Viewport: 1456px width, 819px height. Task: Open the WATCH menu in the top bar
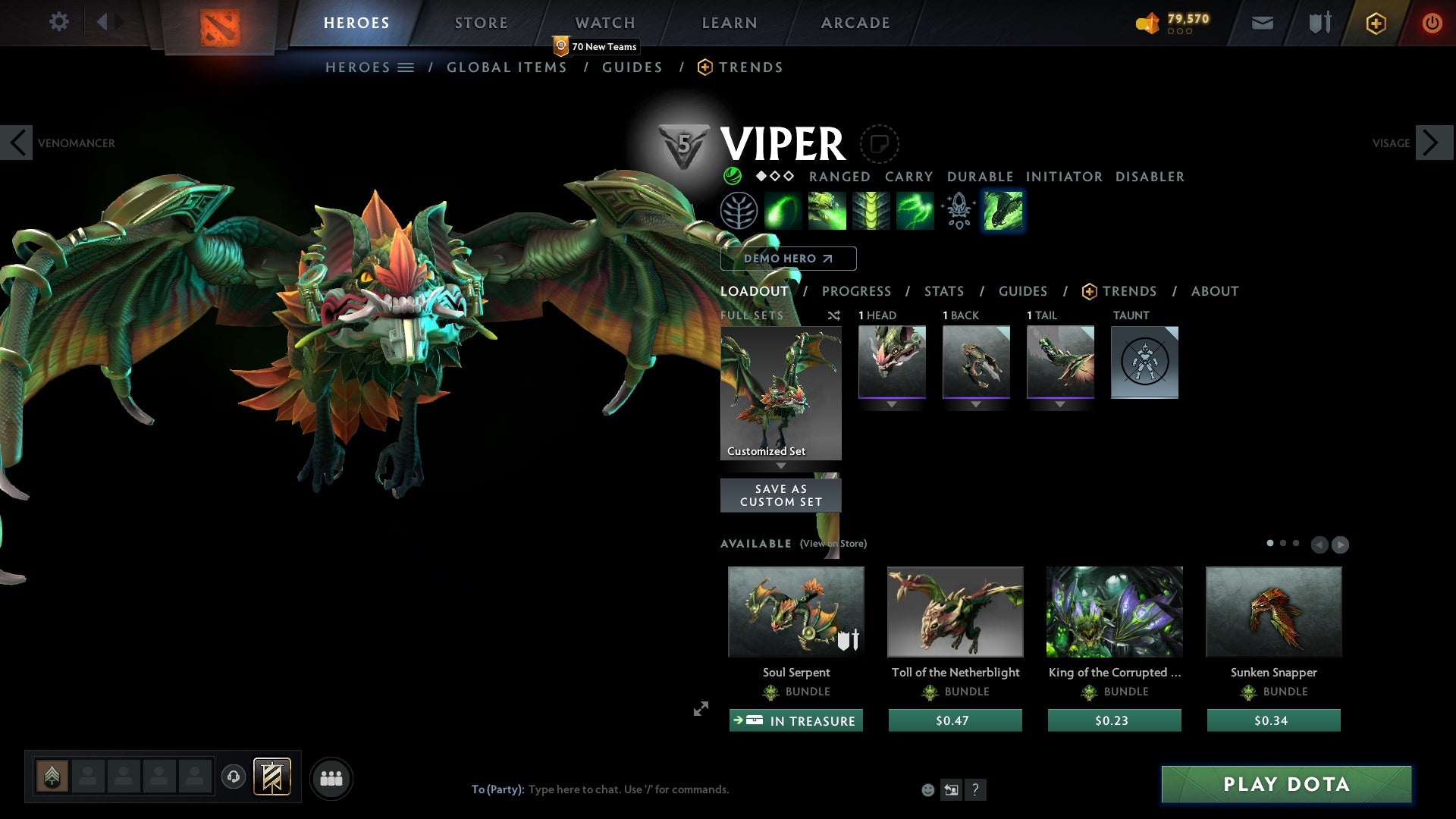604,23
